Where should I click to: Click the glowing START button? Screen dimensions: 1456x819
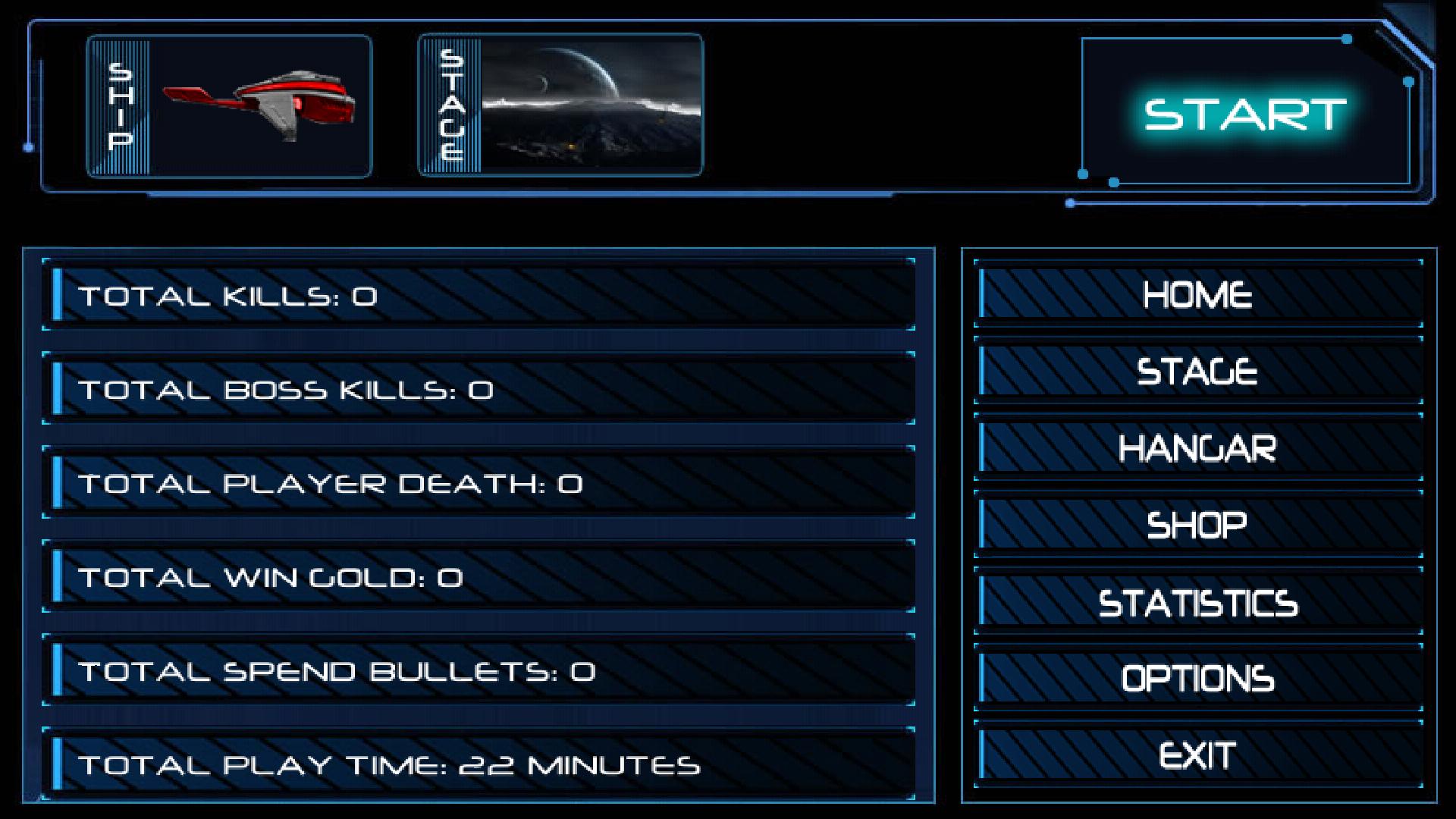pos(1244,114)
